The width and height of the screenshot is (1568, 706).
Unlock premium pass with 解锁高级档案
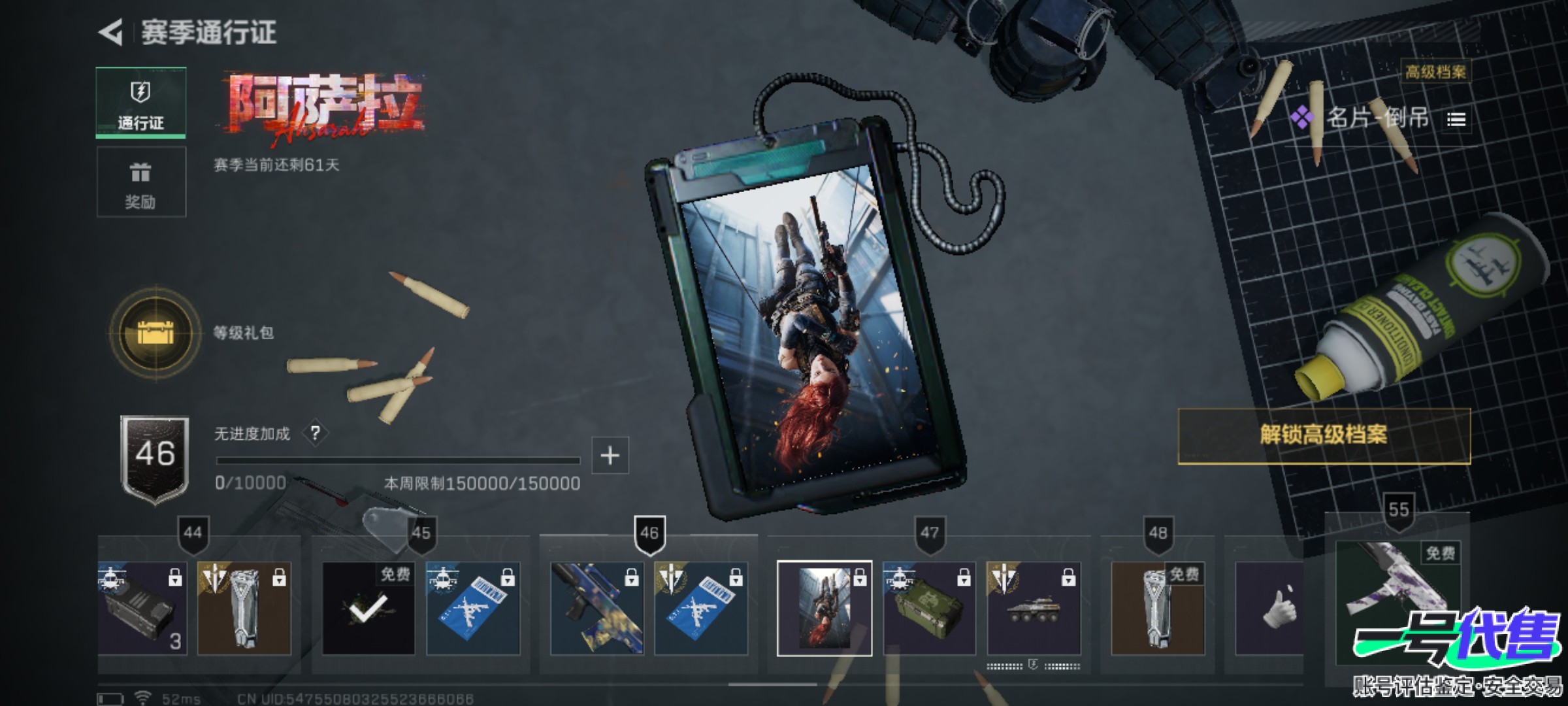tap(1324, 435)
